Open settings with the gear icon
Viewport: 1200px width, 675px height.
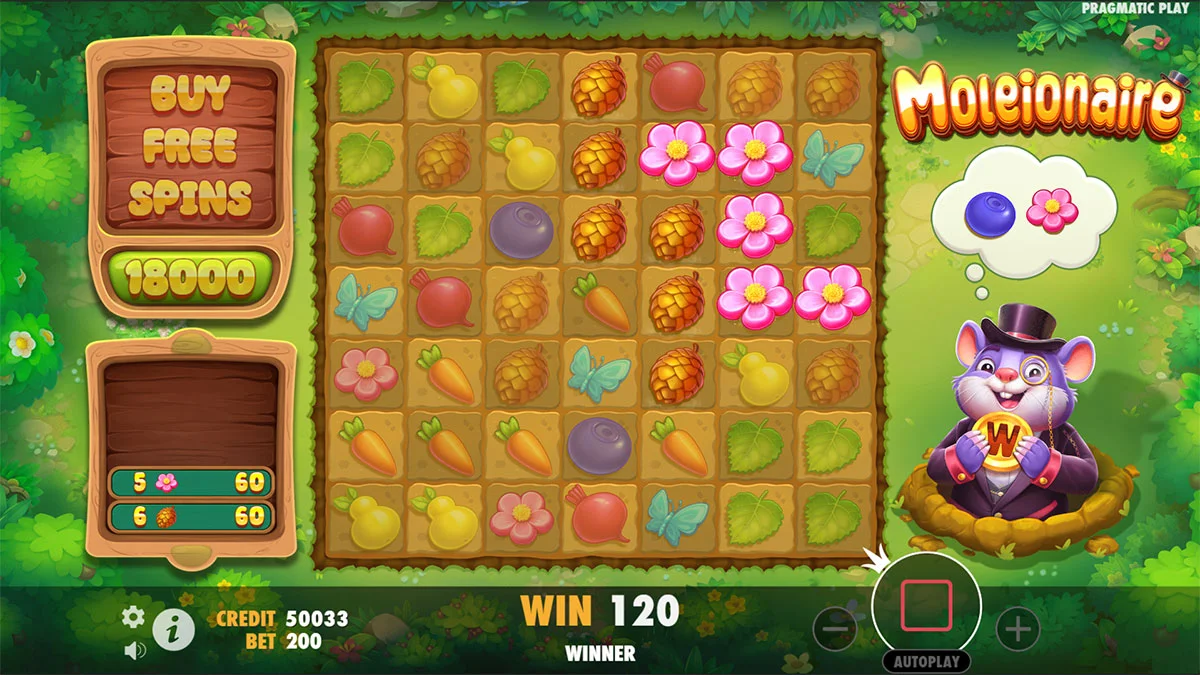(x=133, y=617)
